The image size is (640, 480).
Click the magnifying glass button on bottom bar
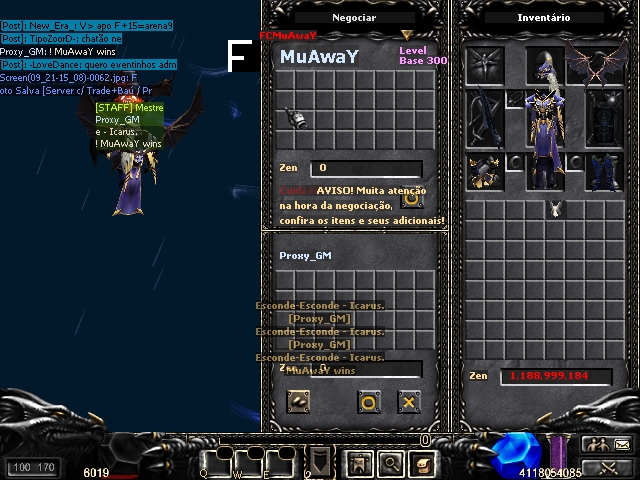click(x=390, y=463)
